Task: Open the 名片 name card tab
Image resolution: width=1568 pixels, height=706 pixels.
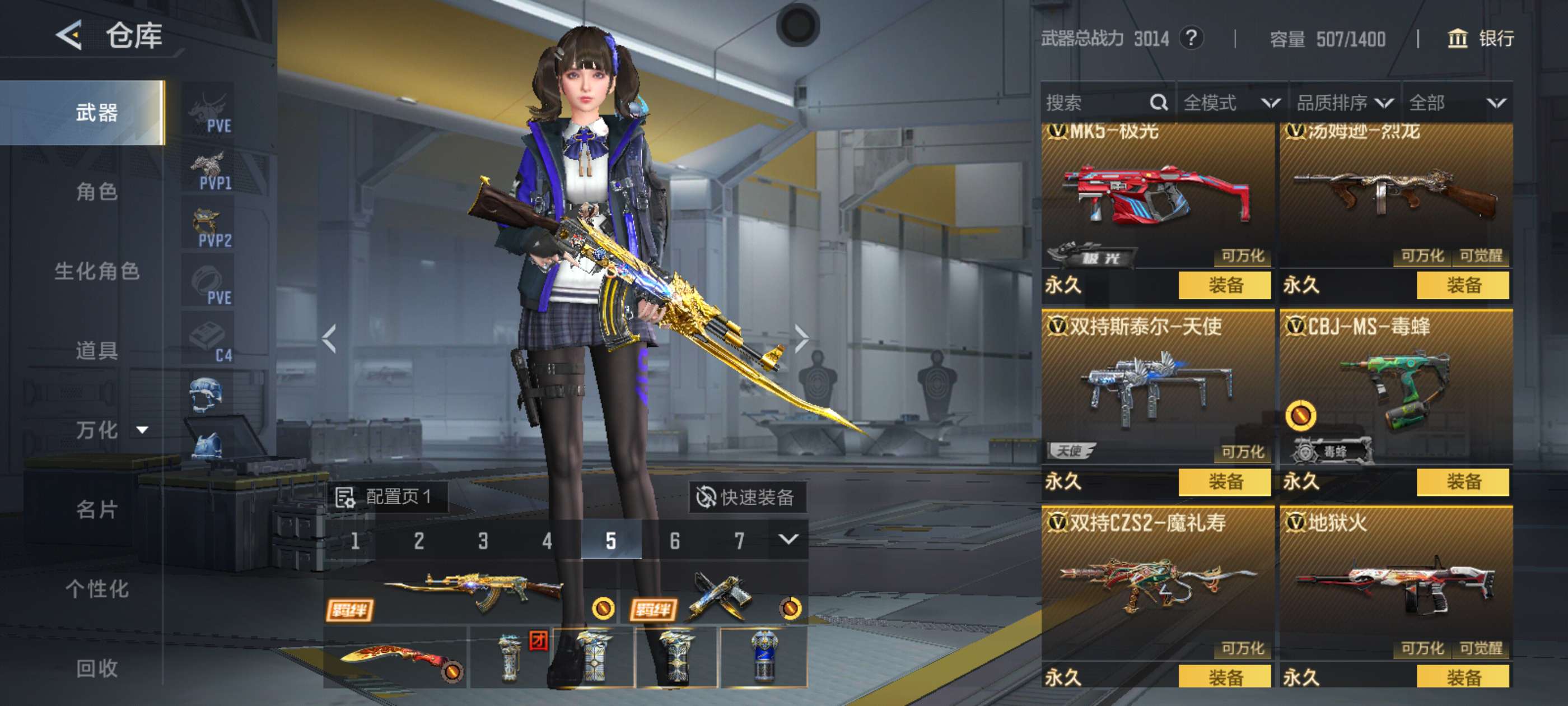Action: tap(97, 509)
